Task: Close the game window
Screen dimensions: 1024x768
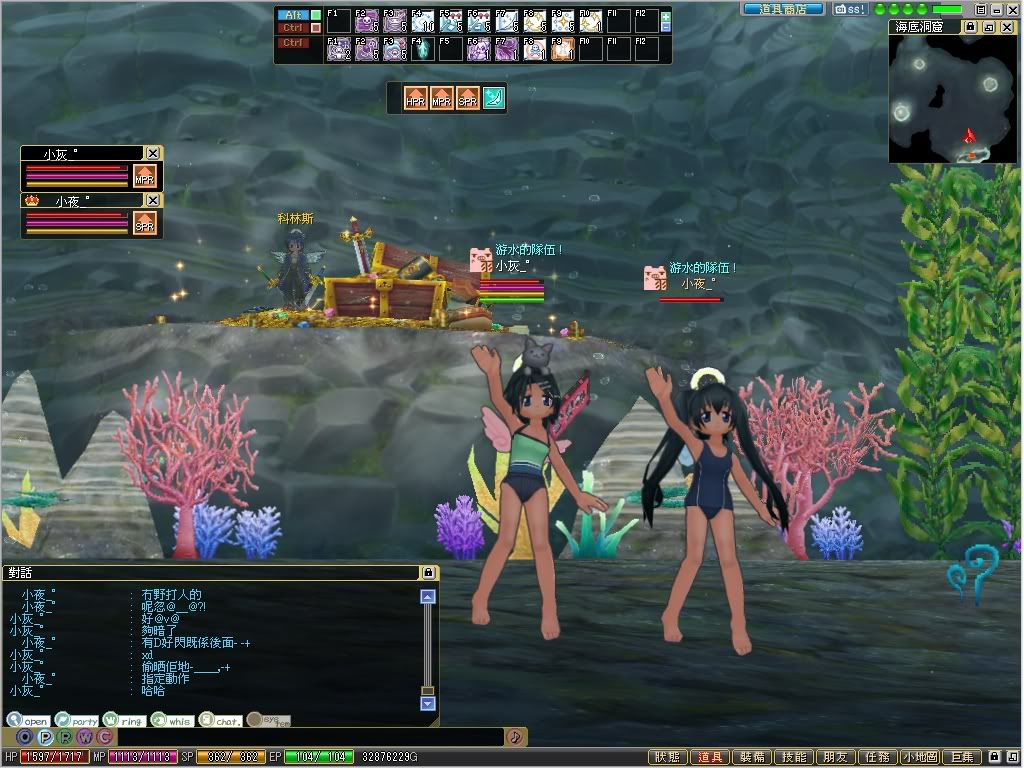Action: point(1012,9)
